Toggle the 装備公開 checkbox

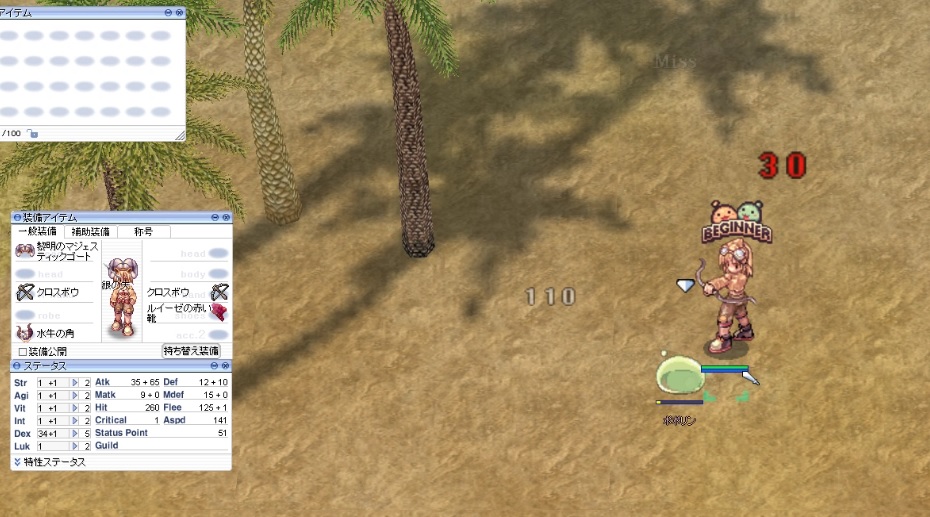pos(23,351)
